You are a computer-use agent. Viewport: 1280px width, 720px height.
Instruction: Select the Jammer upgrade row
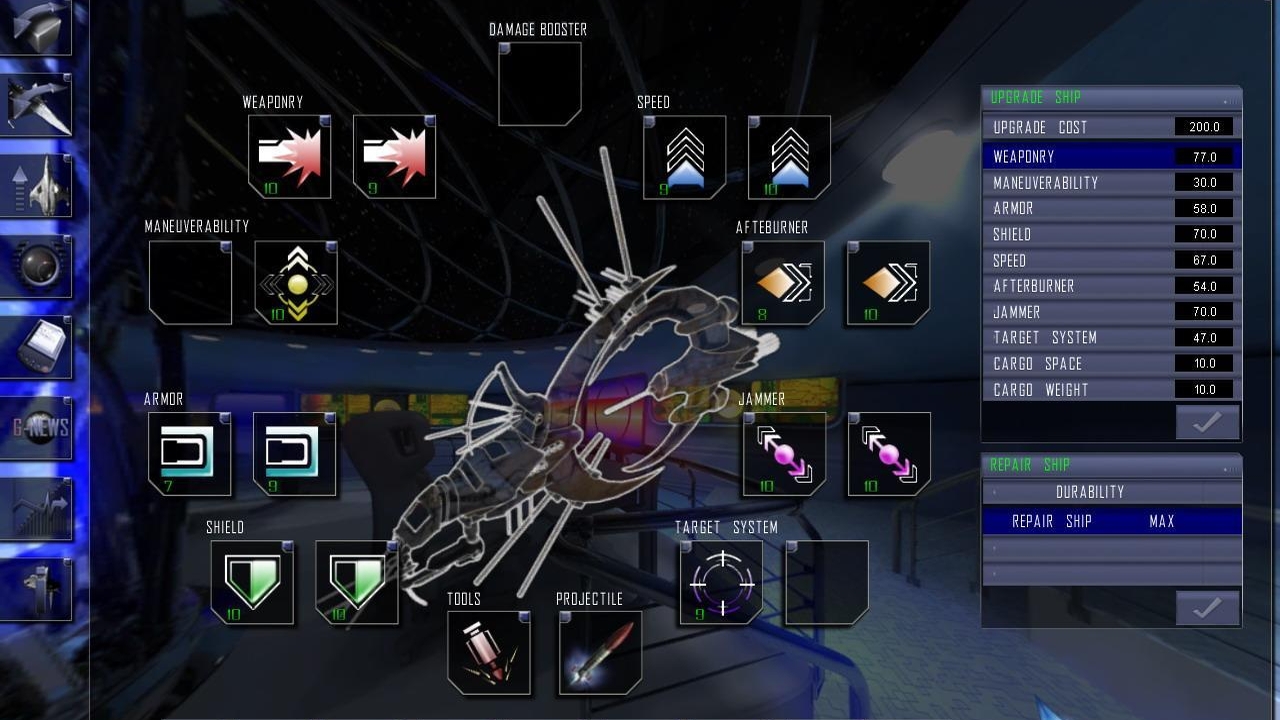point(1110,312)
